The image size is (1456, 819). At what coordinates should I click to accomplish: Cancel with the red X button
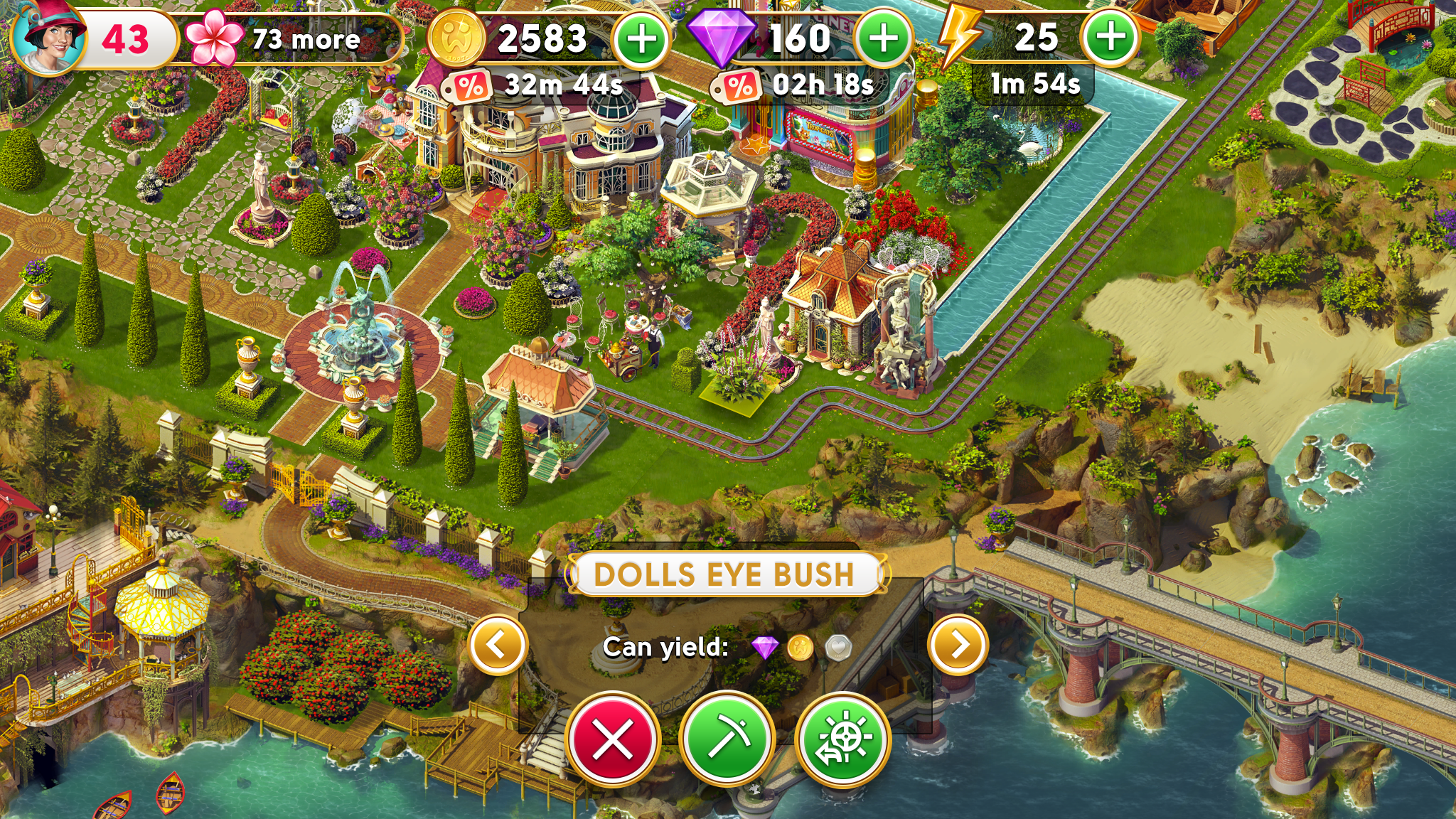point(613,739)
